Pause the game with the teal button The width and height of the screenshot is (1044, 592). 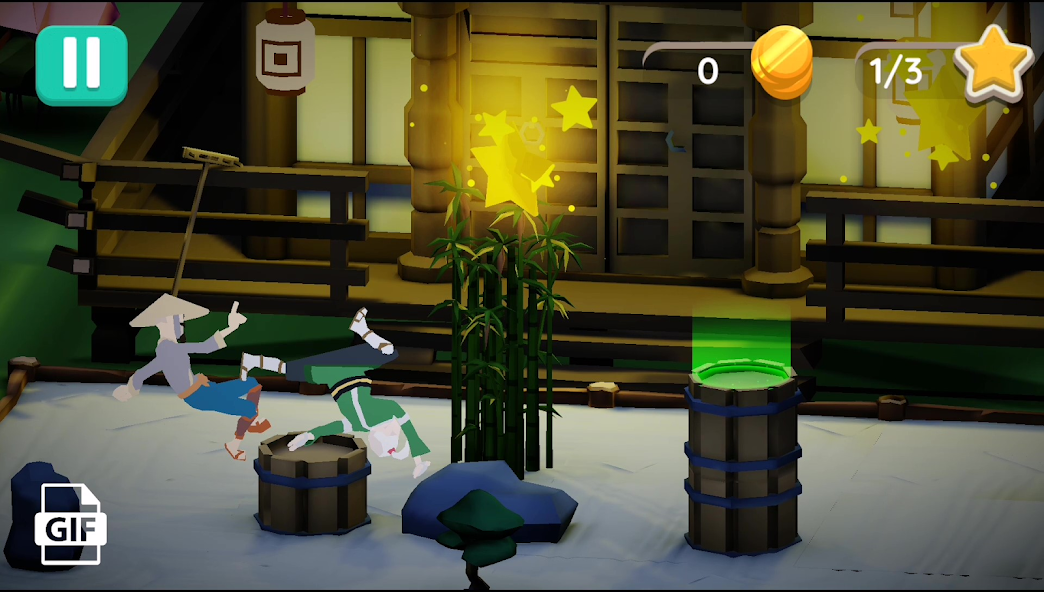[81, 65]
